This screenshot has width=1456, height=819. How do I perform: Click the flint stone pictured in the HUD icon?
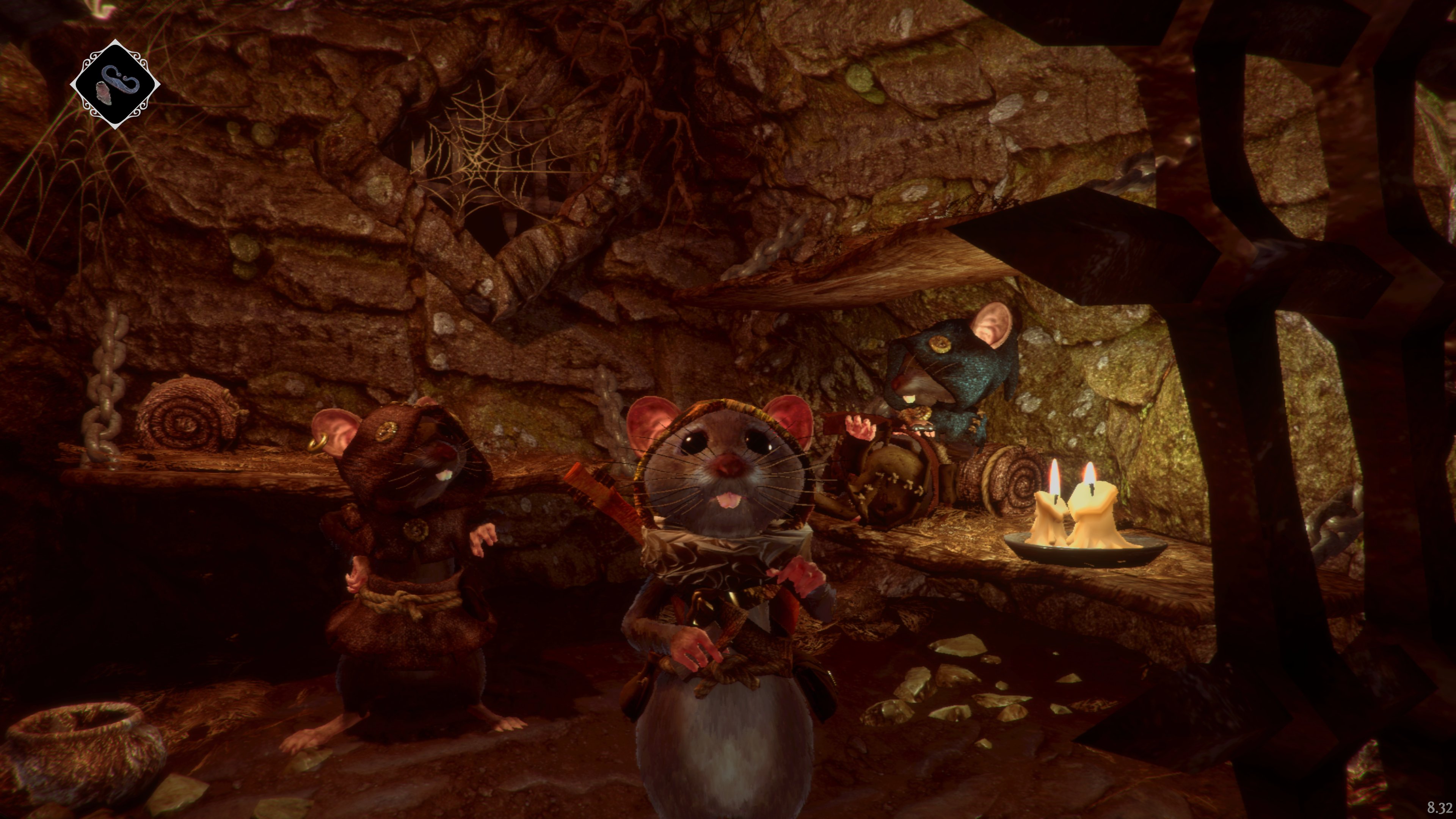pyautogui.click(x=104, y=94)
